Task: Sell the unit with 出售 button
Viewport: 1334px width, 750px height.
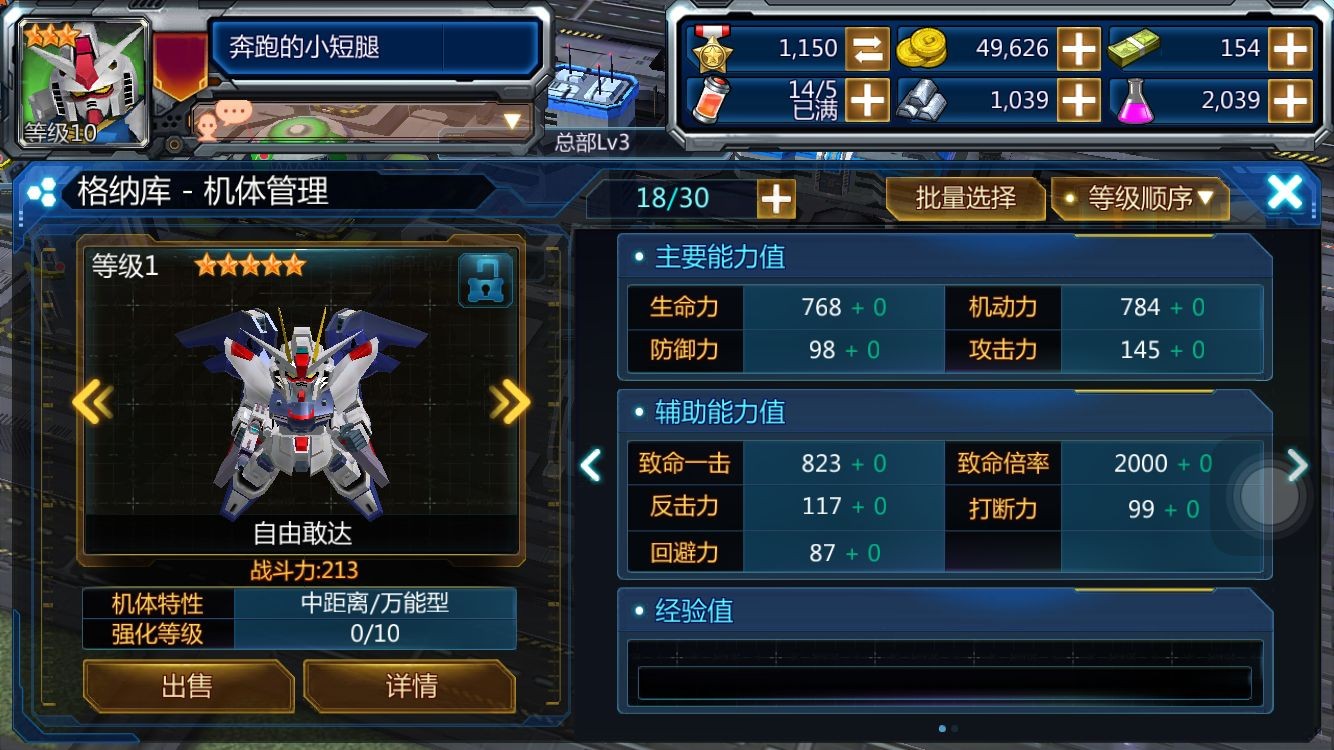Action: [x=187, y=686]
